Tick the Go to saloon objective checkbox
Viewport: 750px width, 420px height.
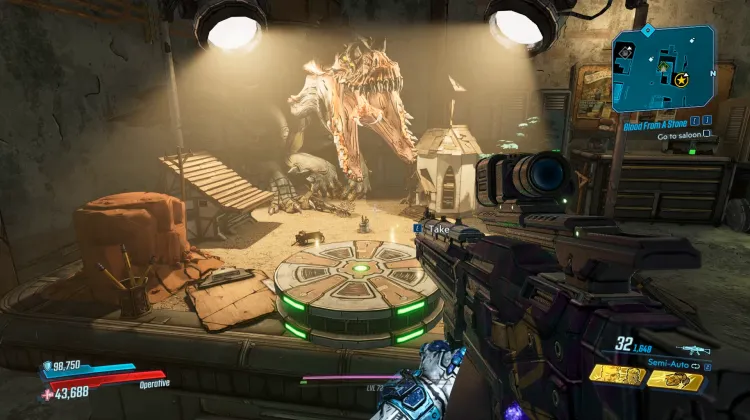[x=707, y=133]
